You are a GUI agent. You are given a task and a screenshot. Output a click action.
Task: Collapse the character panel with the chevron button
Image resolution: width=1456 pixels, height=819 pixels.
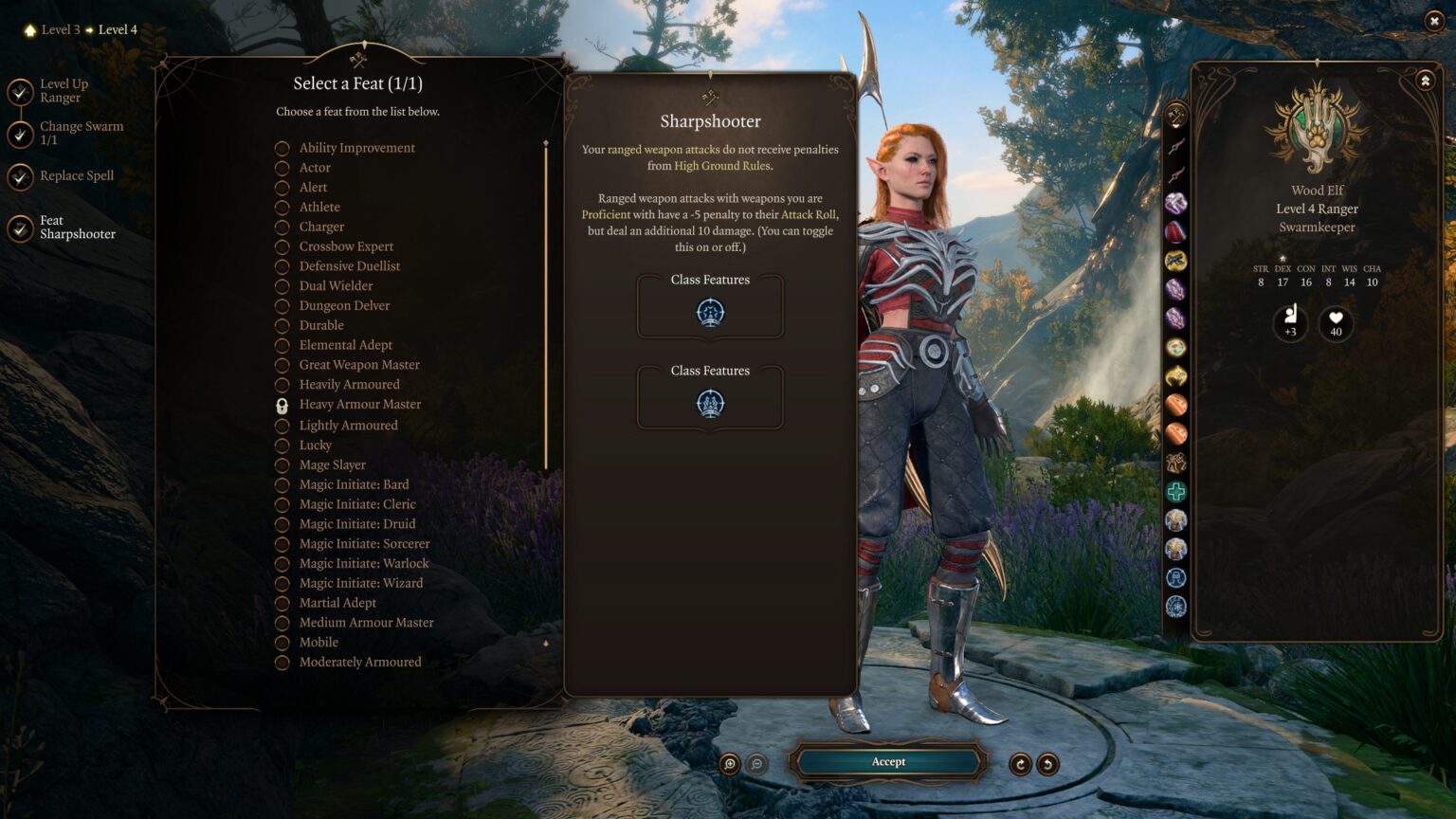pos(1424,80)
